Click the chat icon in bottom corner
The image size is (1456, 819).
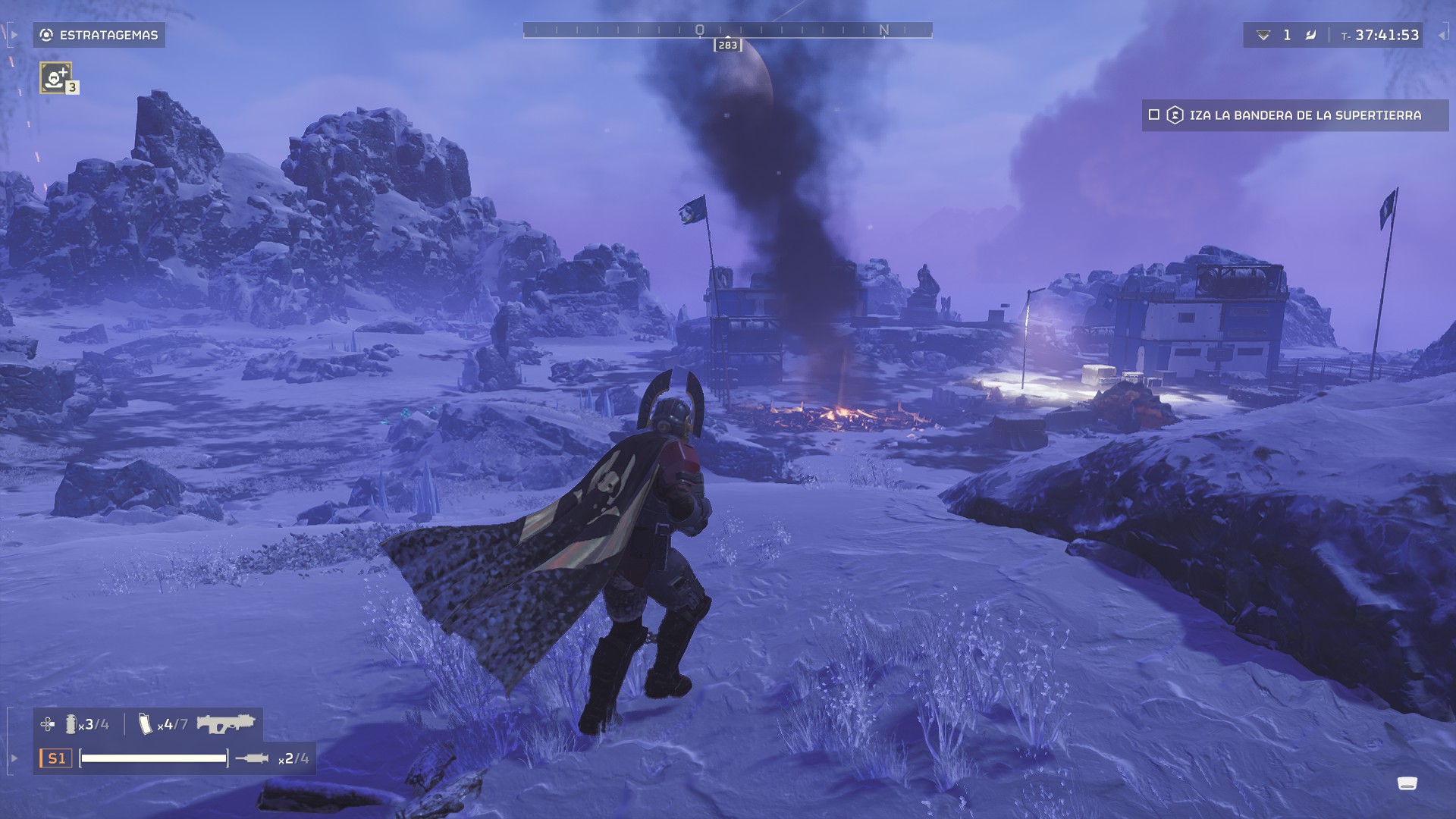tap(1407, 783)
